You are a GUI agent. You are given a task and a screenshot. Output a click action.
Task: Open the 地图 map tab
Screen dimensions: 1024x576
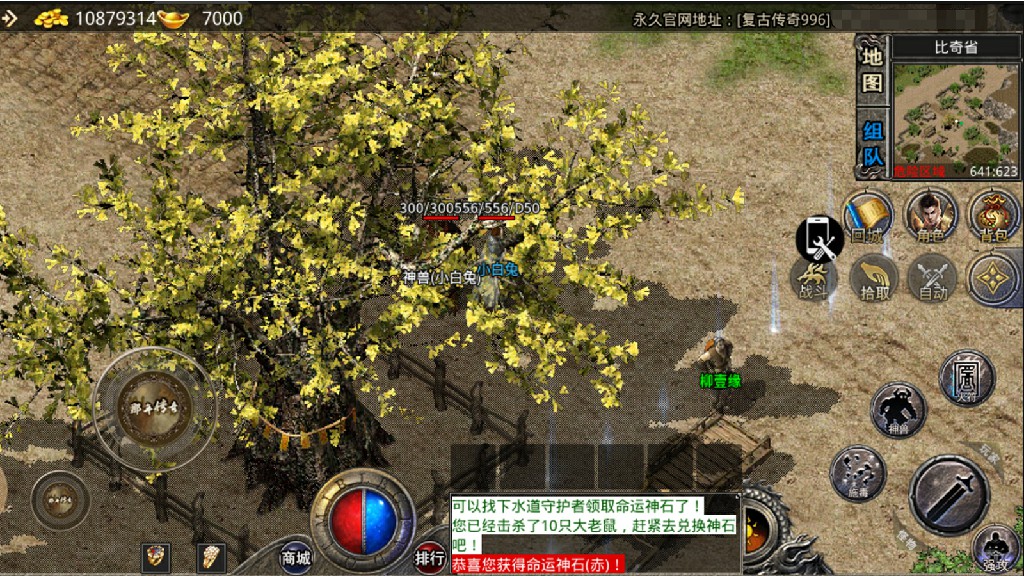872,69
